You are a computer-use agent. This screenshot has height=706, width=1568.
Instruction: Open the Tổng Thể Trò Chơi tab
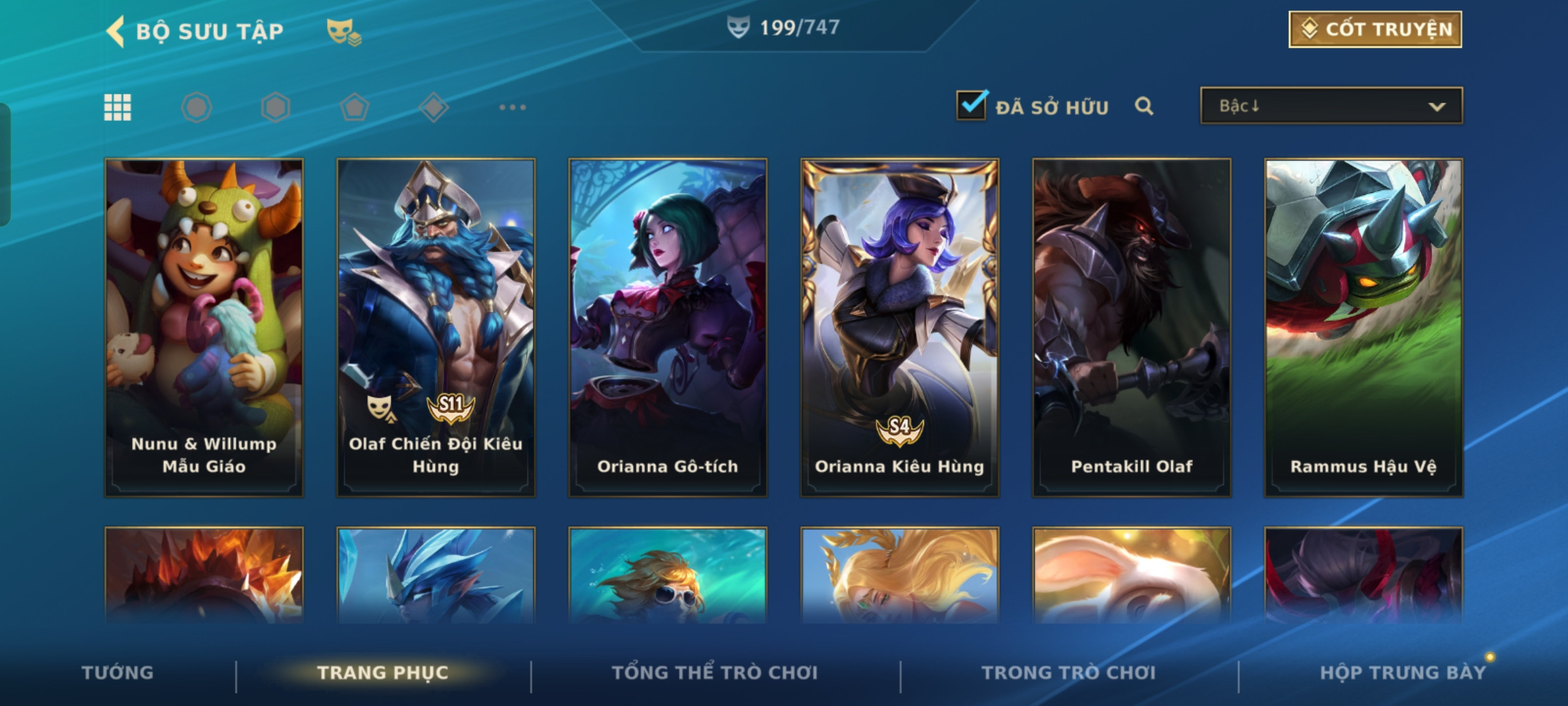pyautogui.click(x=715, y=673)
